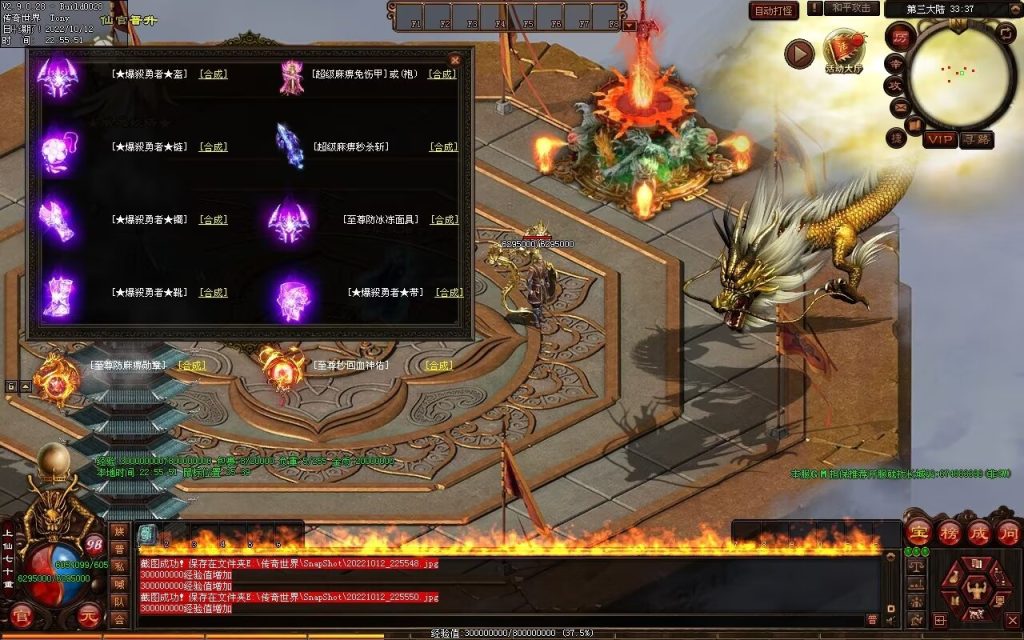Open the VIP panel
This screenshot has height=640, width=1024.
939,139
